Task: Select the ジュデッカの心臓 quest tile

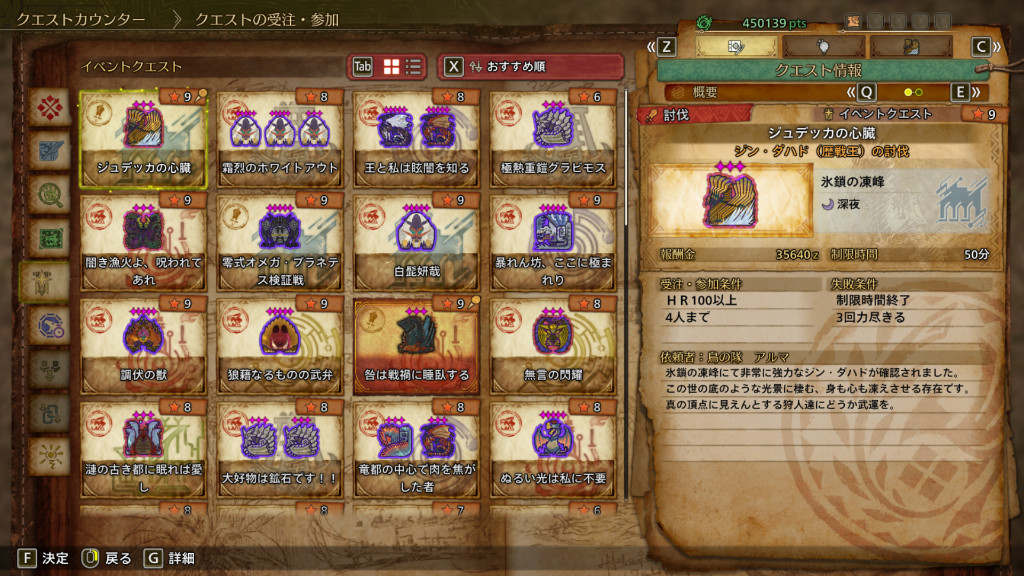Action: 143,140
